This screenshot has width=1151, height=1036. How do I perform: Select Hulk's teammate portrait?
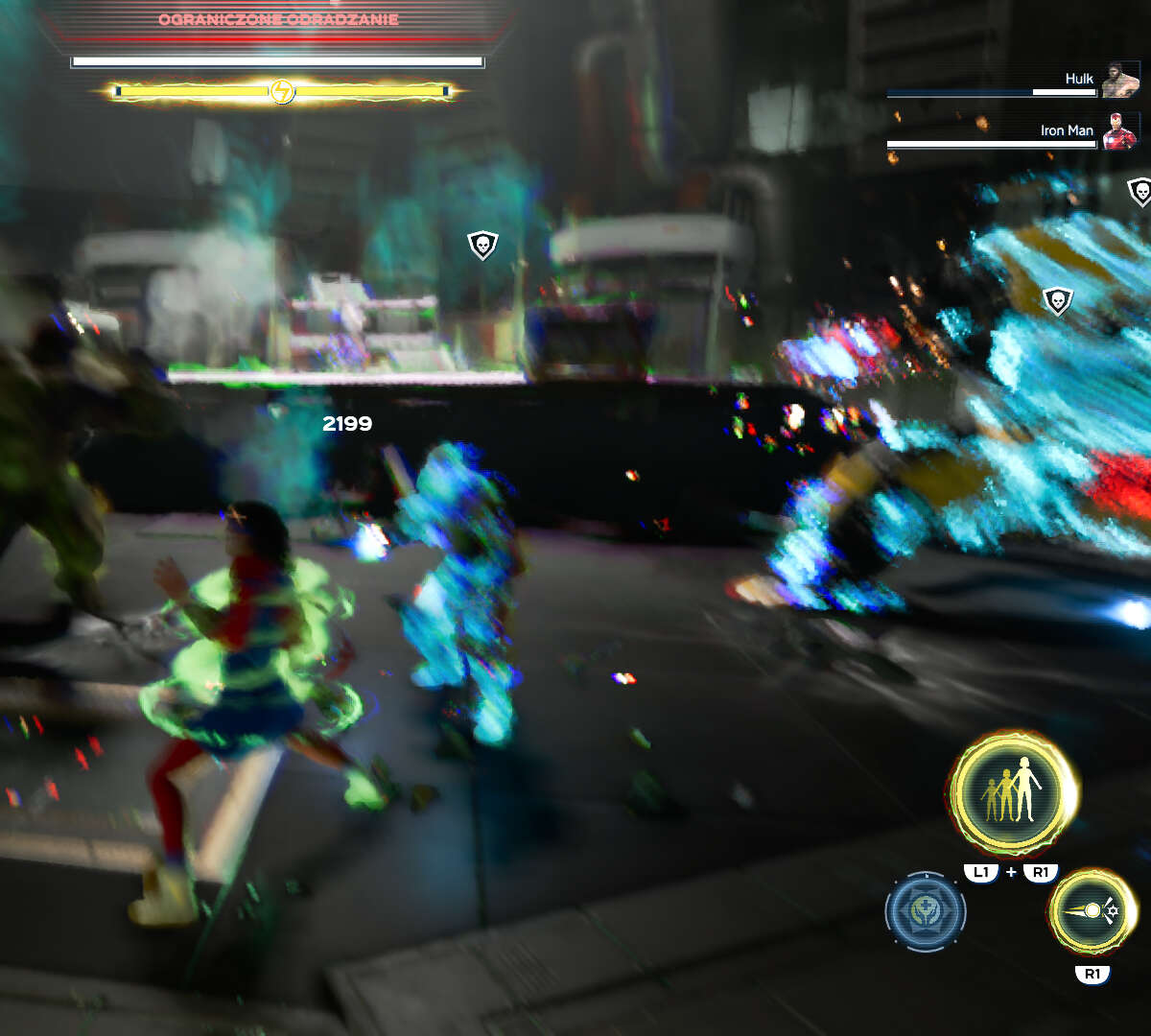click(1118, 81)
